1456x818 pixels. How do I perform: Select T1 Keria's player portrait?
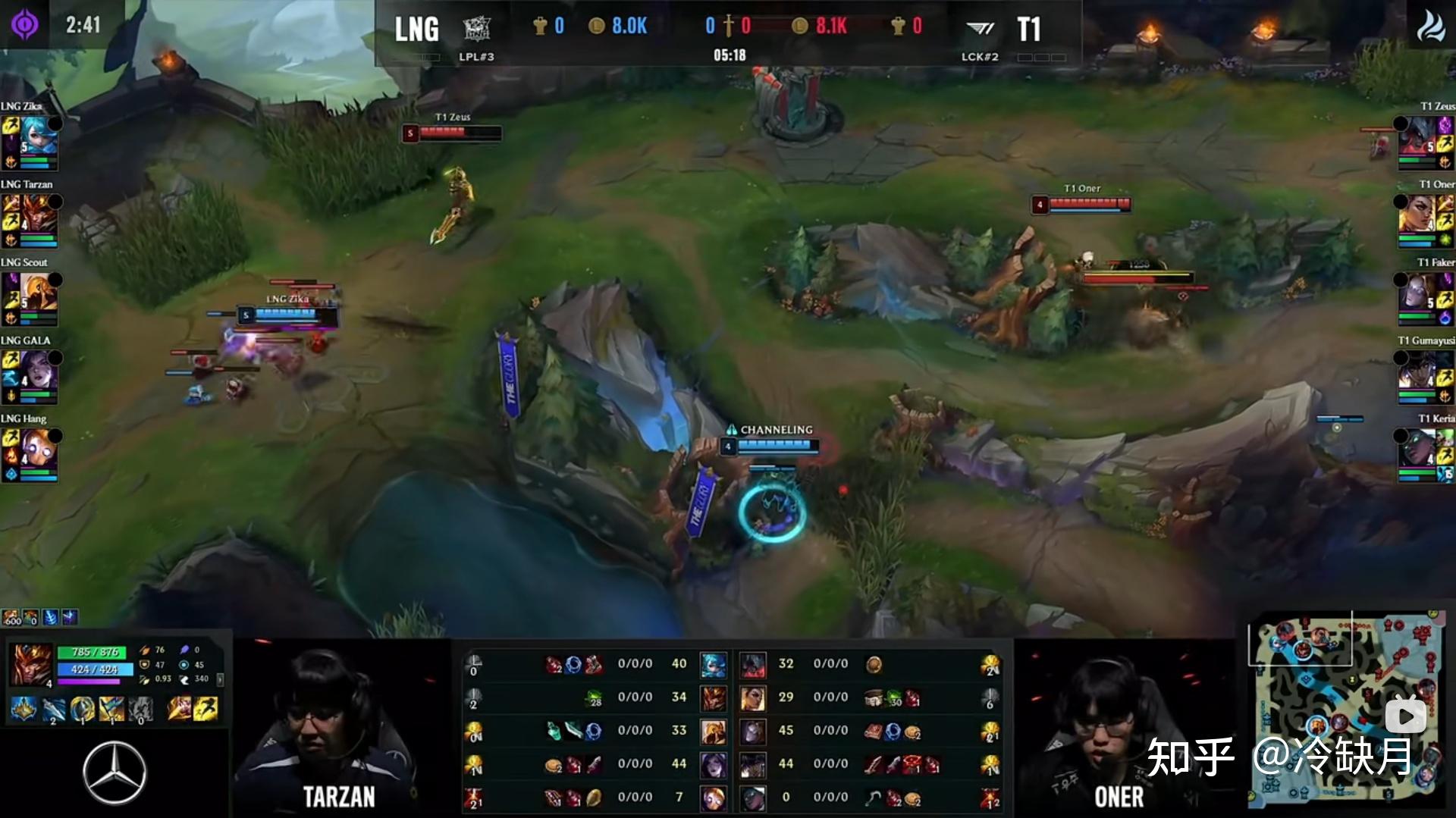click(1417, 448)
